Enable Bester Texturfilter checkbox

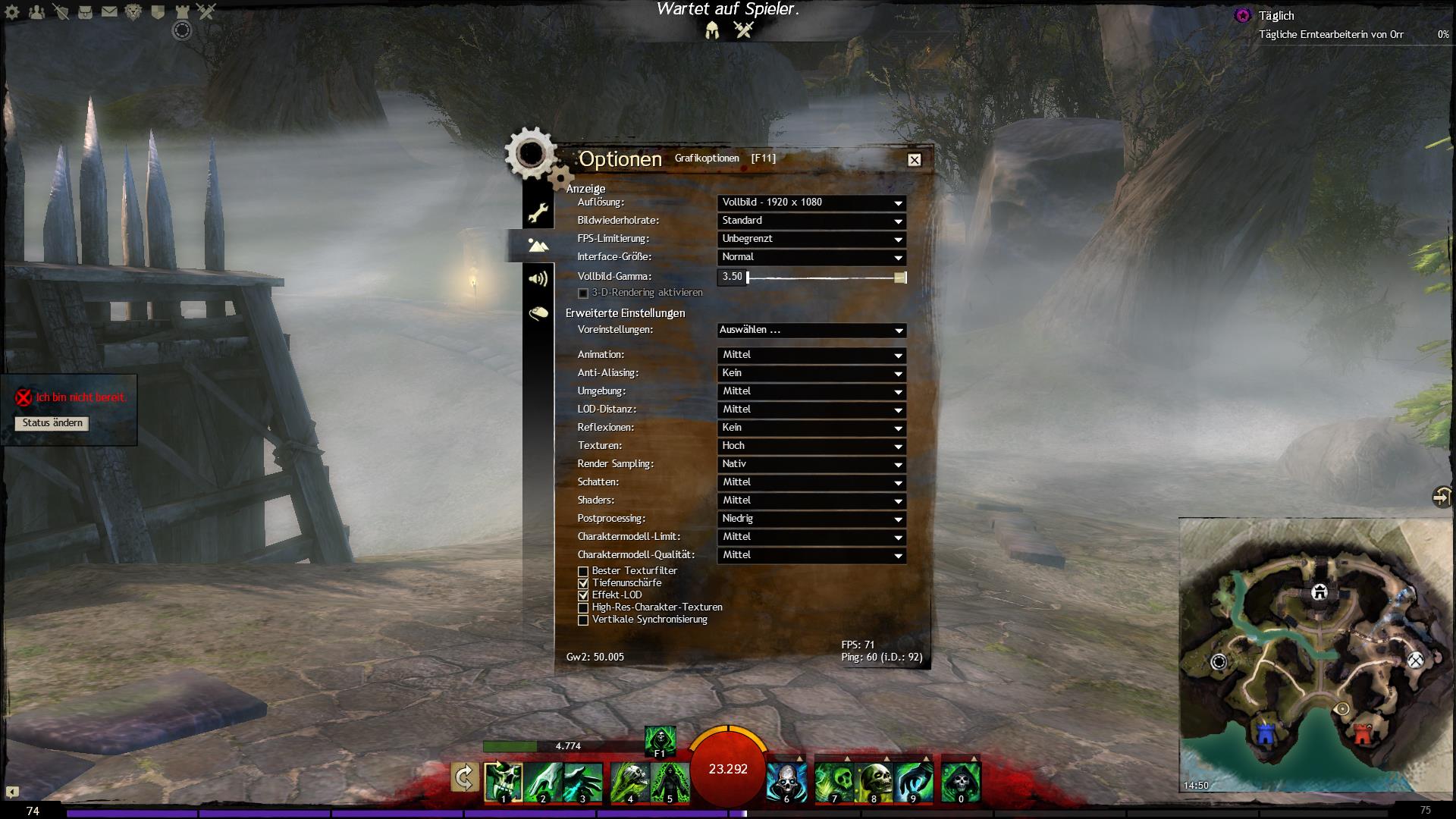click(583, 571)
